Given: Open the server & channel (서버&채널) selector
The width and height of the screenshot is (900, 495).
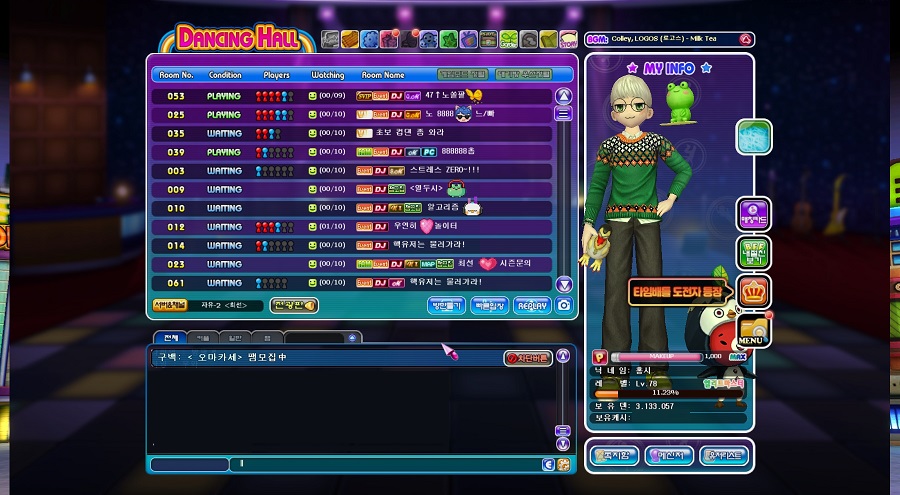Looking at the screenshot, I should click(x=169, y=305).
